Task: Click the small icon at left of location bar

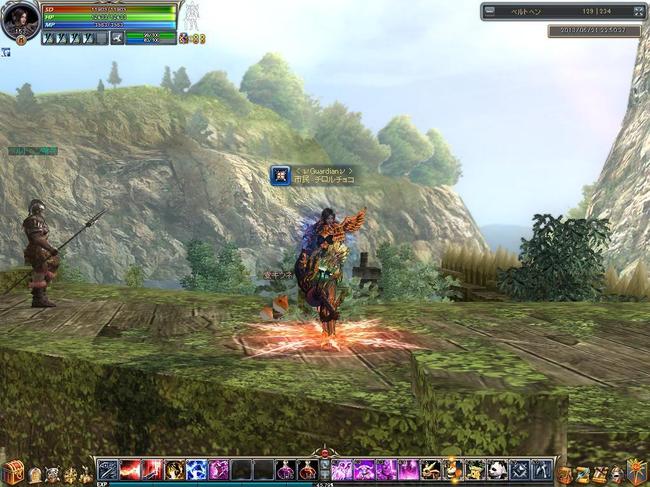Action: tap(491, 11)
